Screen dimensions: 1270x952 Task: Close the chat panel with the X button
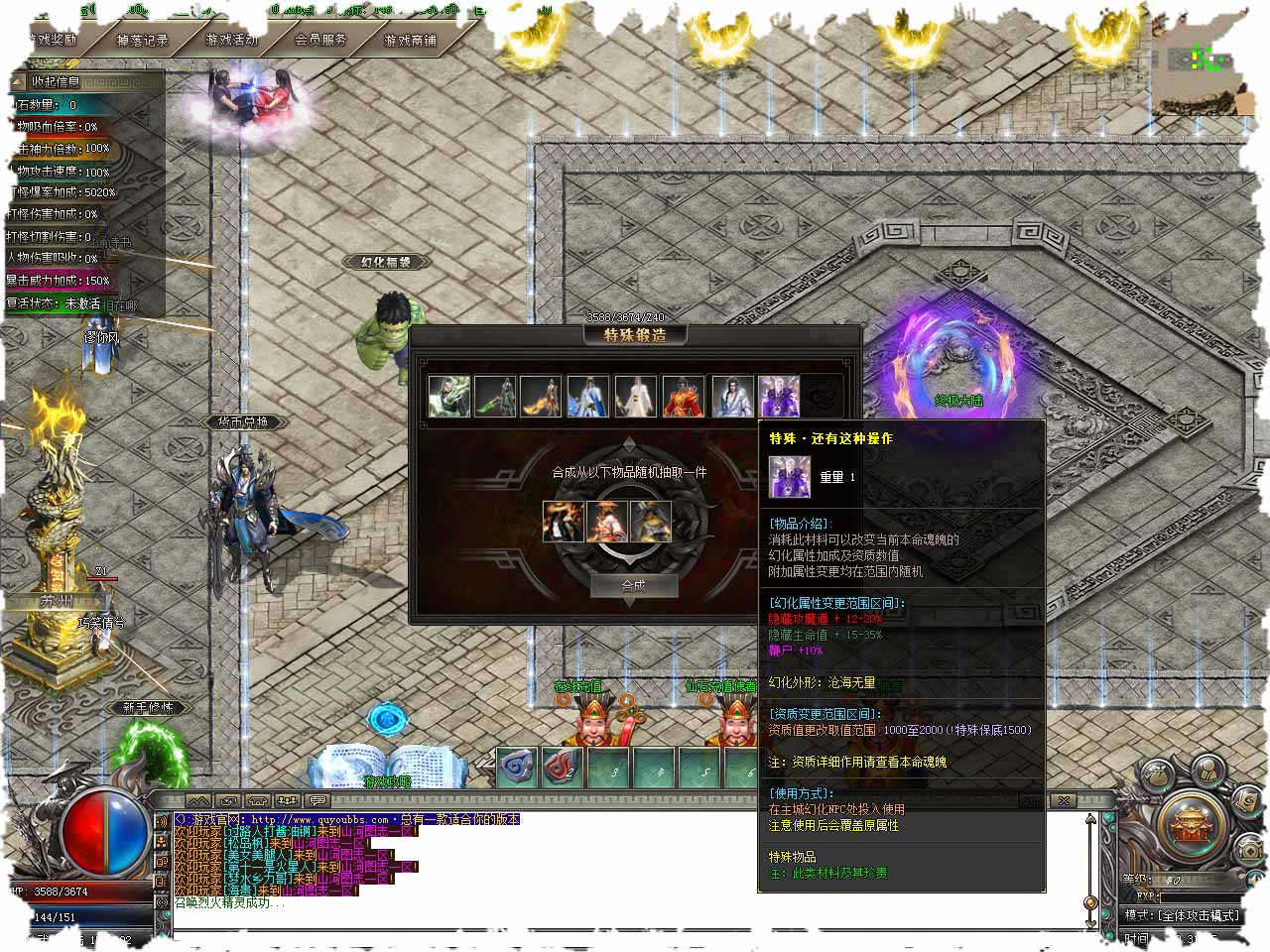pos(1063,800)
